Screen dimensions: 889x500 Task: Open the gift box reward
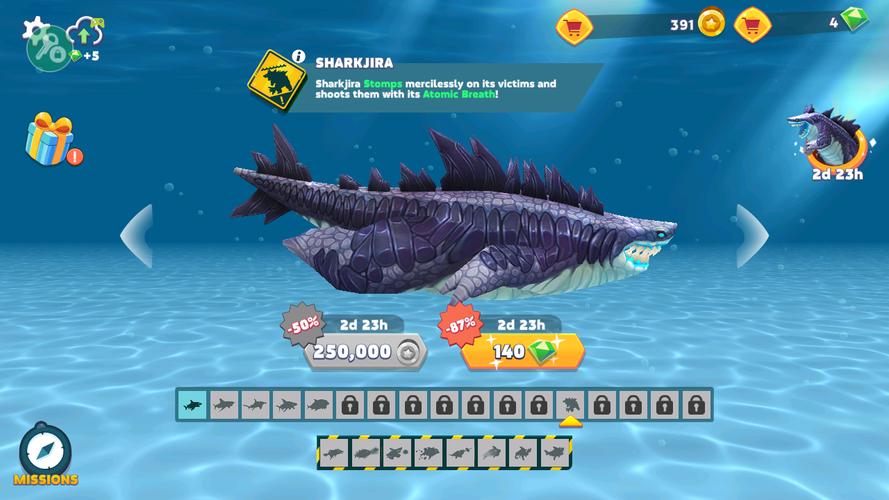(x=50, y=140)
